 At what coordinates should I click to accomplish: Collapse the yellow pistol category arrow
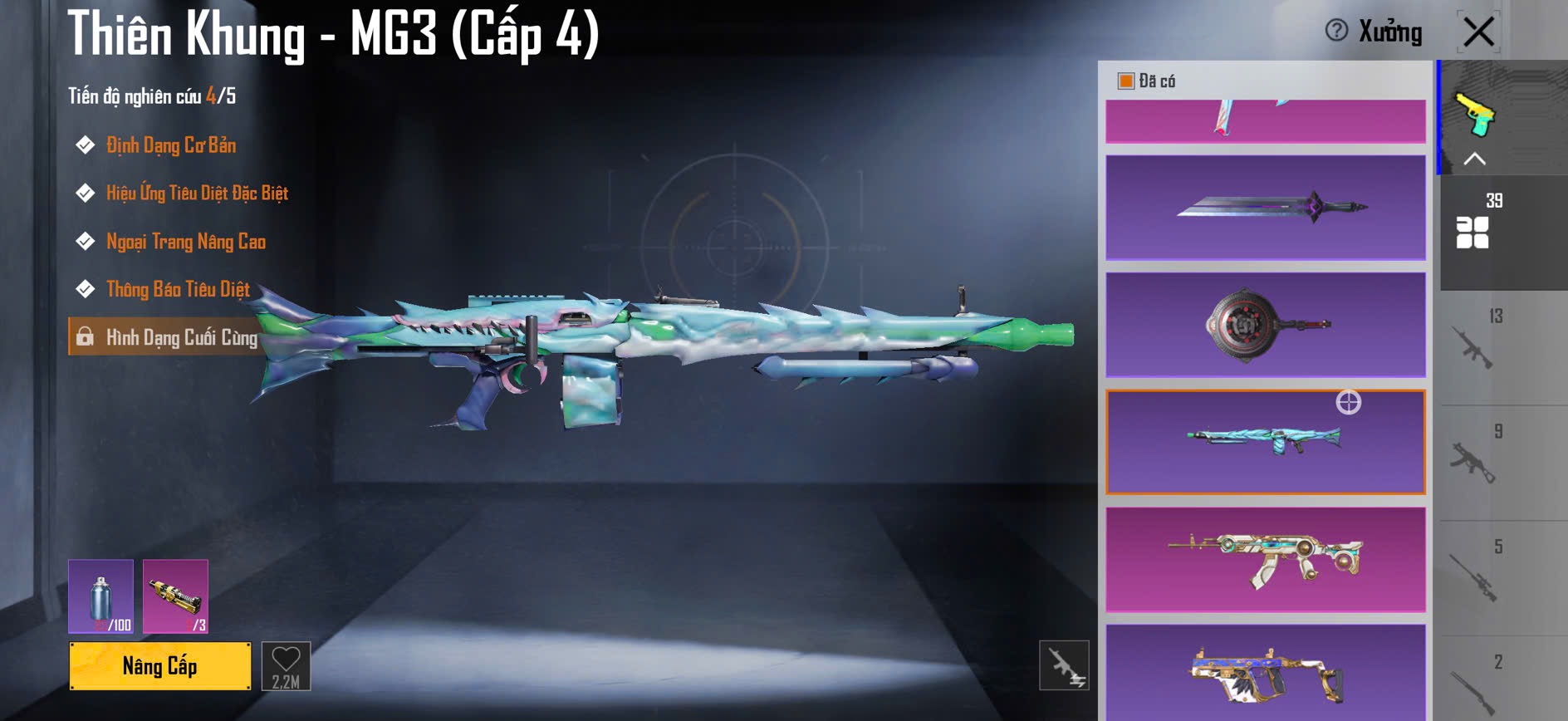pyautogui.click(x=1474, y=159)
